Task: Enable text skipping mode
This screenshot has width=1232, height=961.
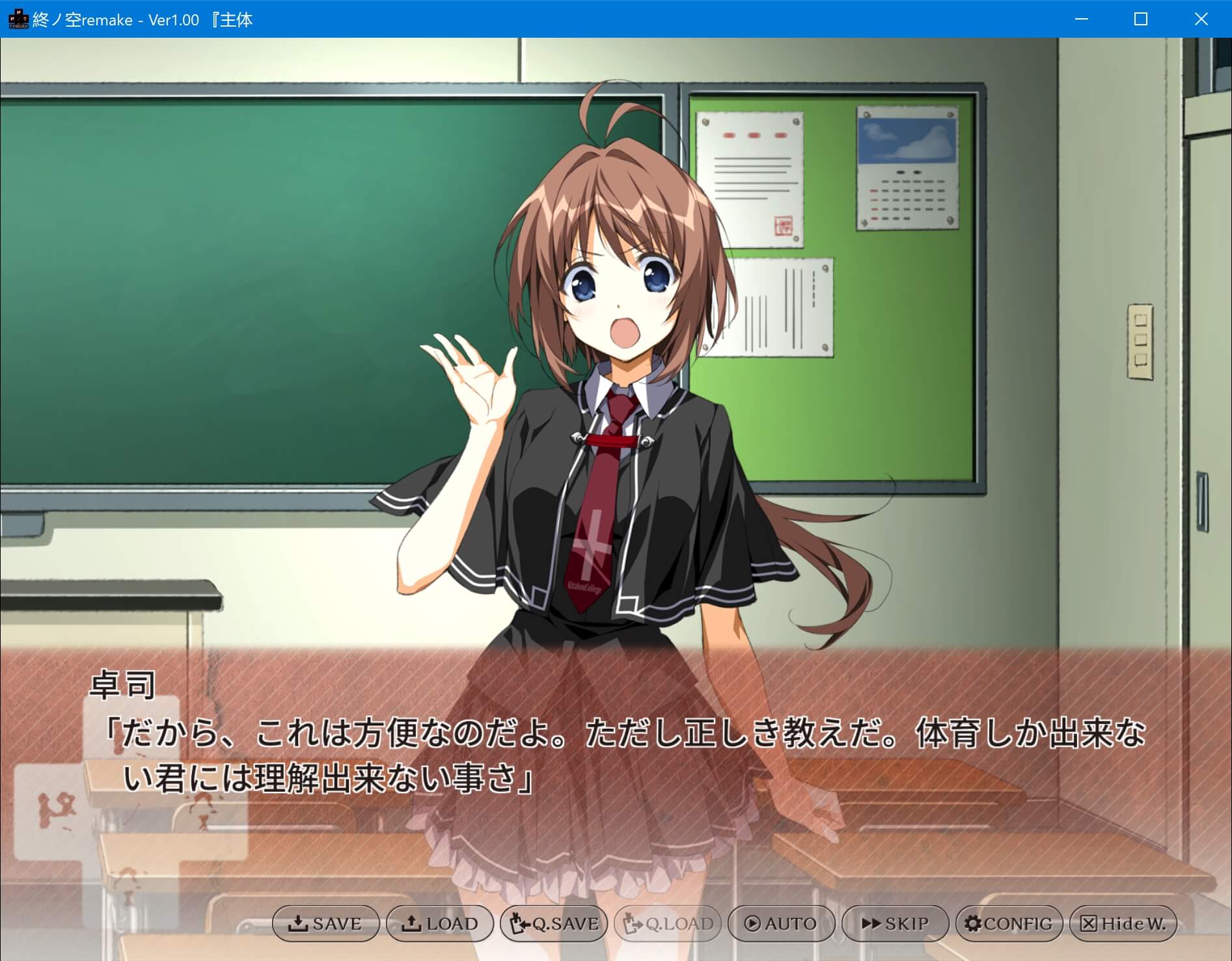Action: coord(894,923)
